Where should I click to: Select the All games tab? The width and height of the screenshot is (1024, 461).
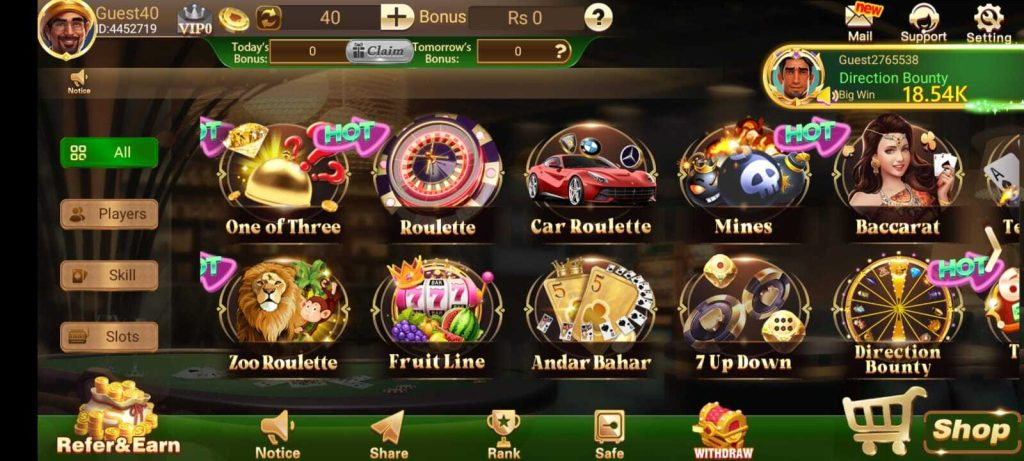[x=109, y=153]
